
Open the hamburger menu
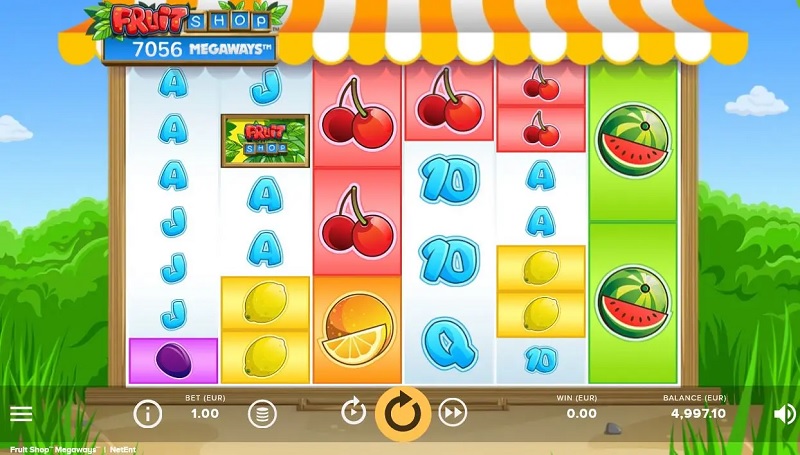pyautogui.click(x=21, y=413)
